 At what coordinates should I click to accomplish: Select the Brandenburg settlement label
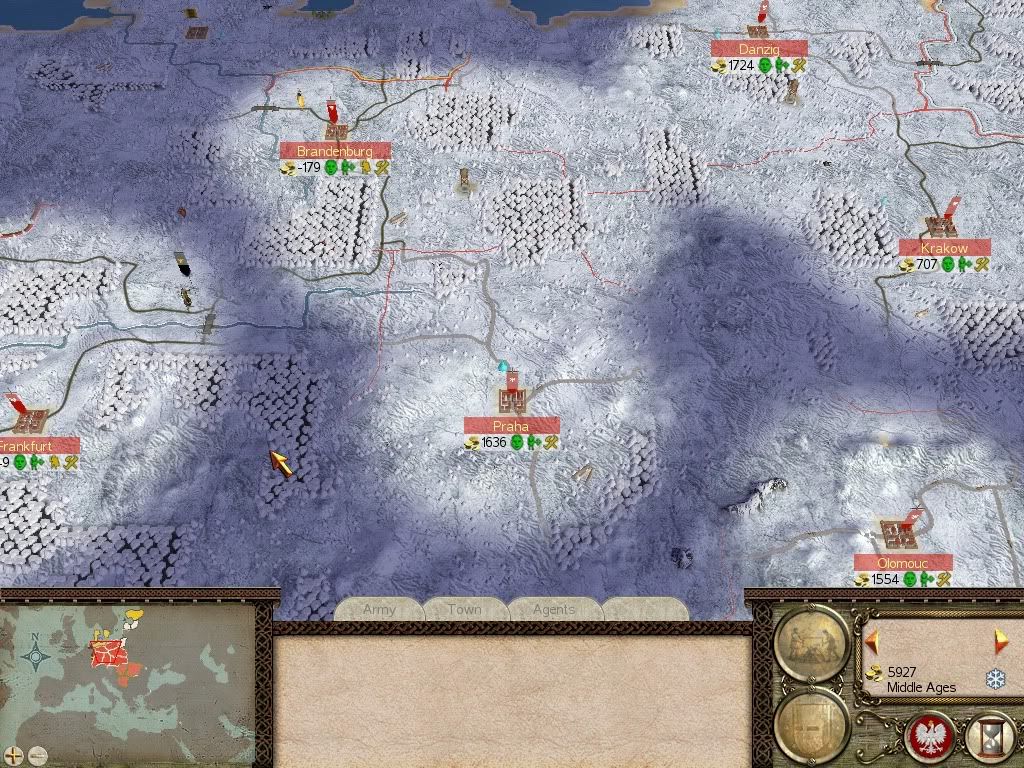335,151
